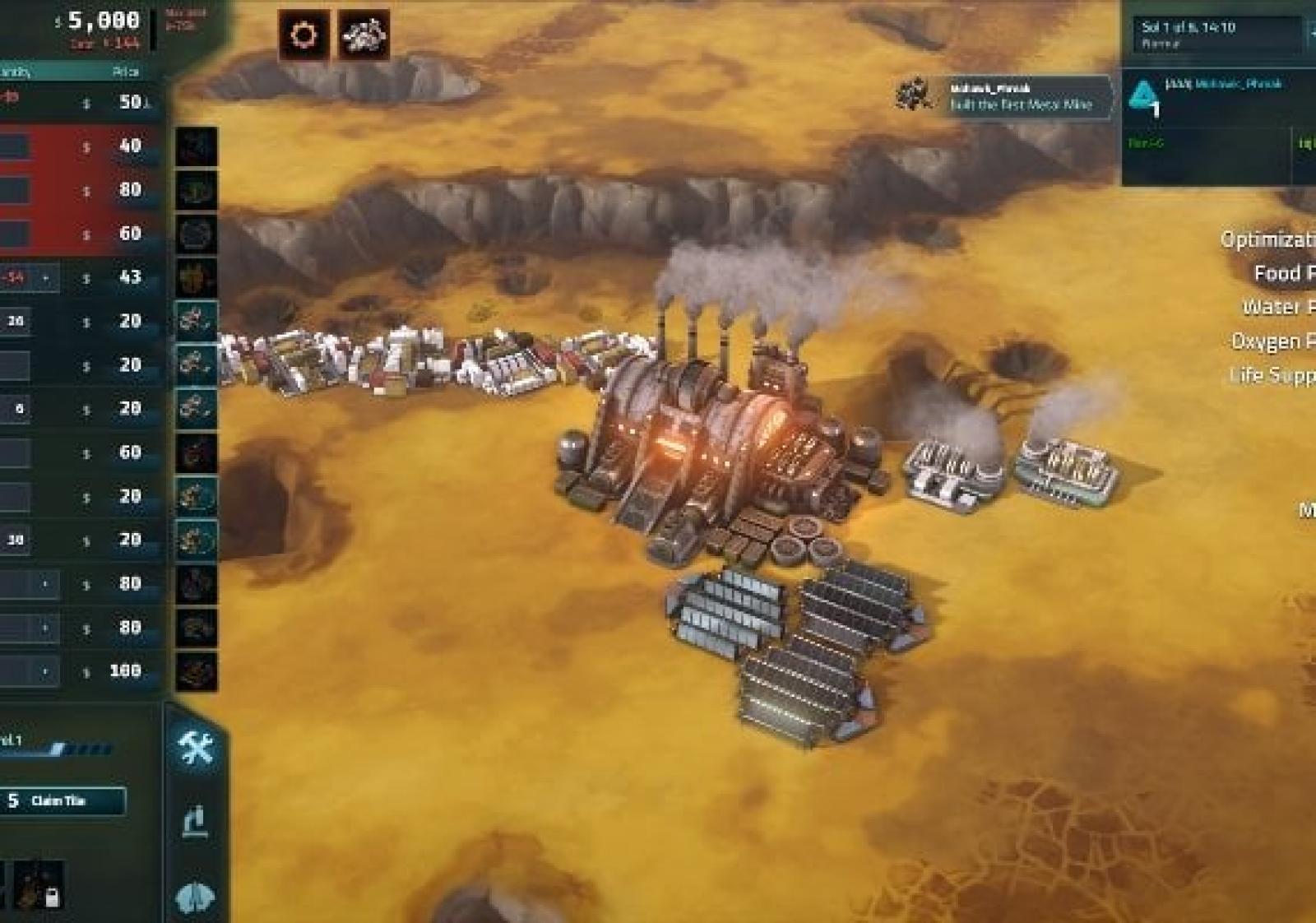1316x923 pixels.
Task: Select the resource row priced at 43
Action: pos(82,277)
